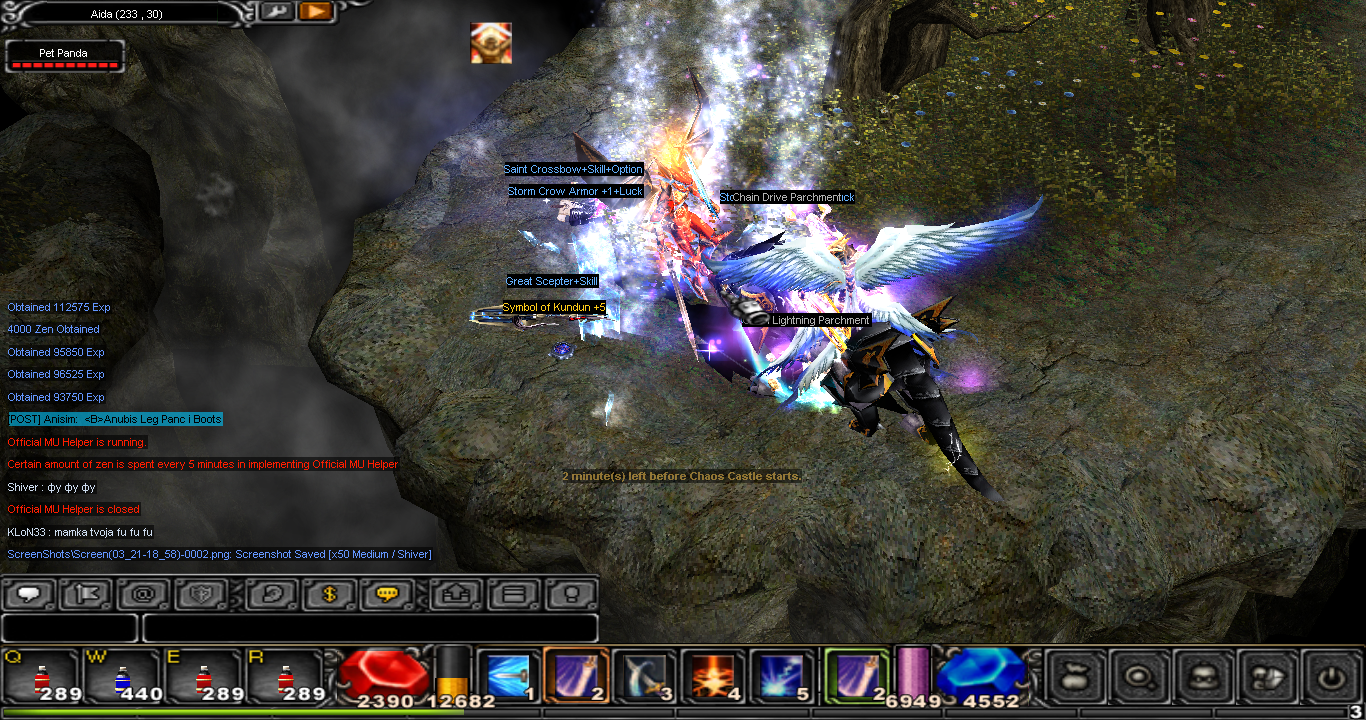This screenshot has height=720, width=1366.
Task: Activate the highlighted skill in hotbar slot 2
Action: (576, 677)
